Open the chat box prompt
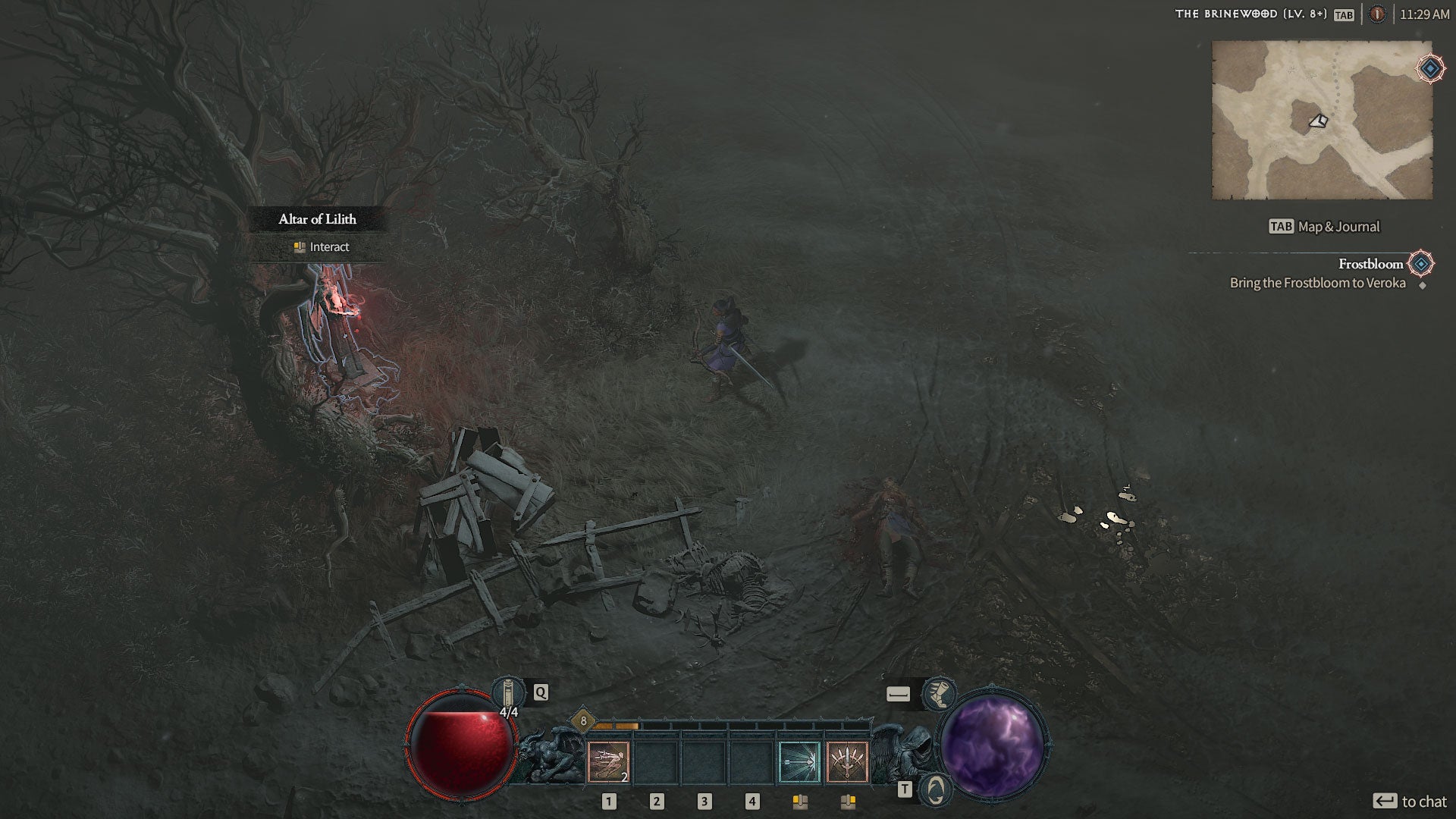1456x819 pixels. [1410, 802]
